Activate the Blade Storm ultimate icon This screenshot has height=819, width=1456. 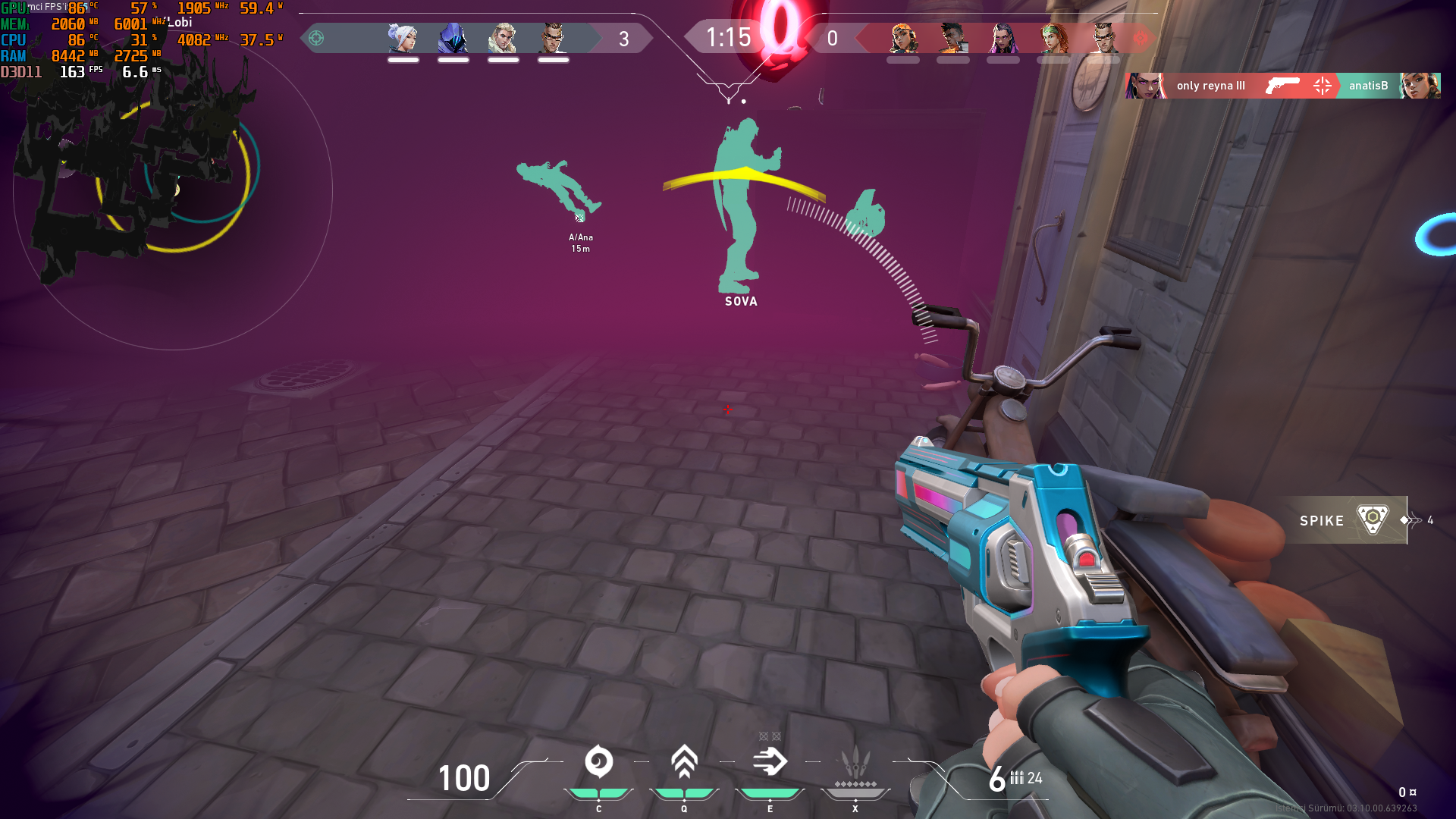[x=855, y=762]
